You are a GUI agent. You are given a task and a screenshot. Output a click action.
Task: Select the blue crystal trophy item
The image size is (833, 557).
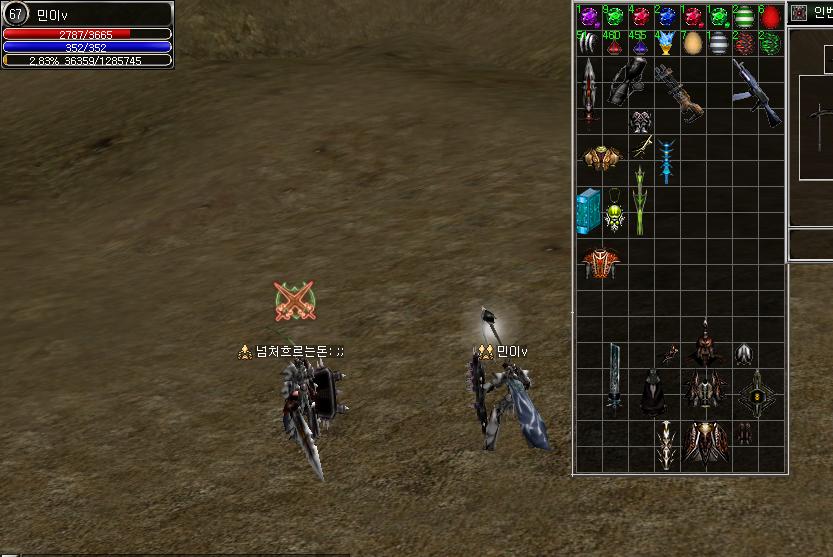point(665,43)
